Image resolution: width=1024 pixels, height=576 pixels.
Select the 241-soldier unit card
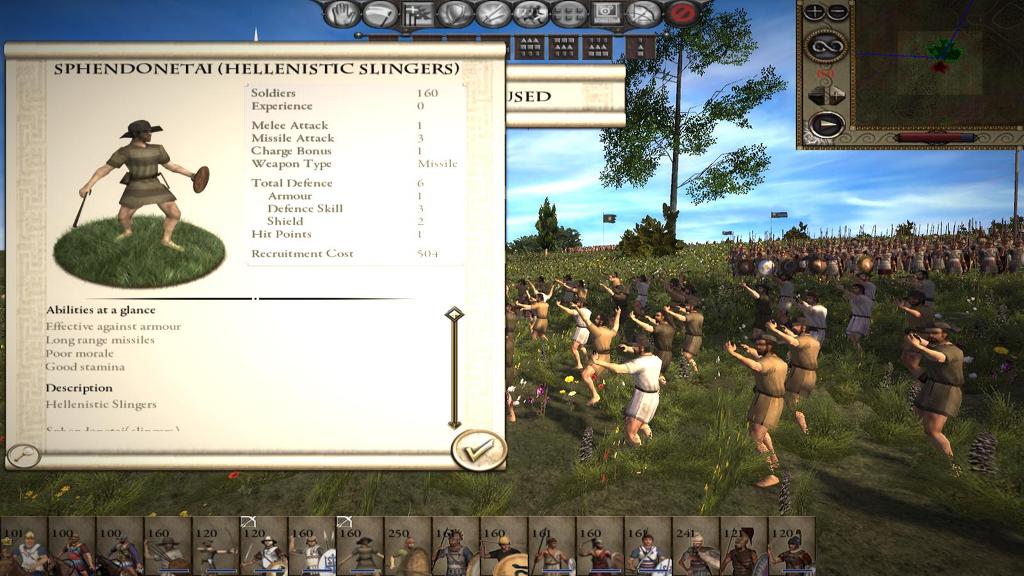click(695, 546)
